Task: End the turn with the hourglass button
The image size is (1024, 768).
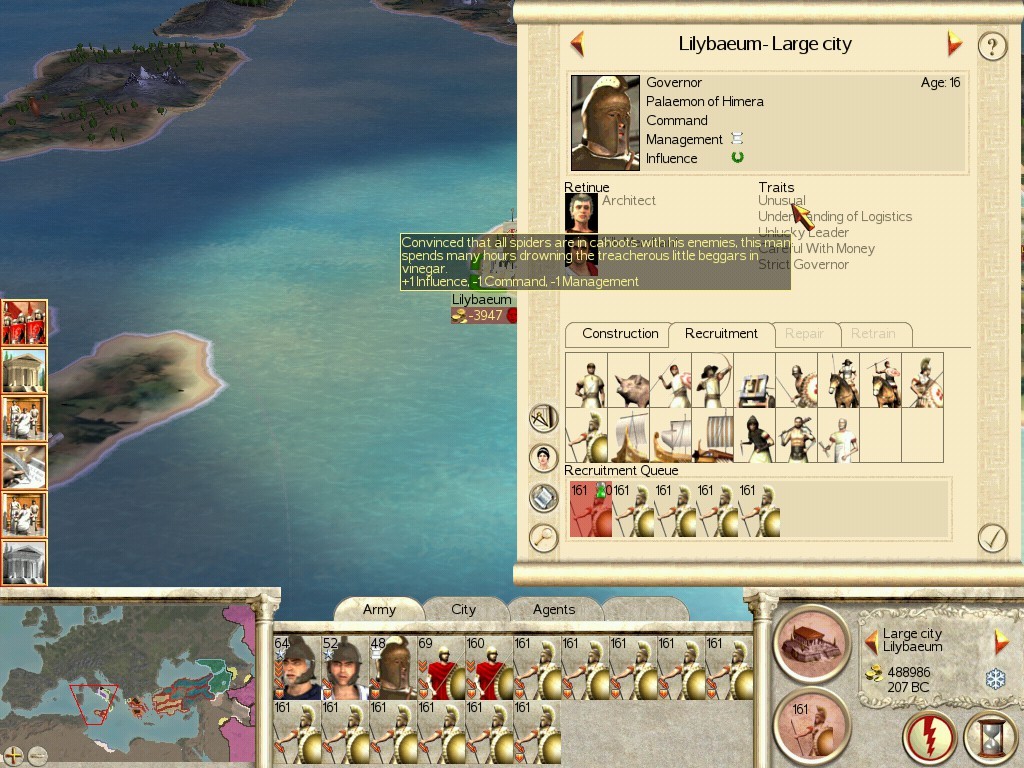Action: pyautogui.click(x=990, y=738)
